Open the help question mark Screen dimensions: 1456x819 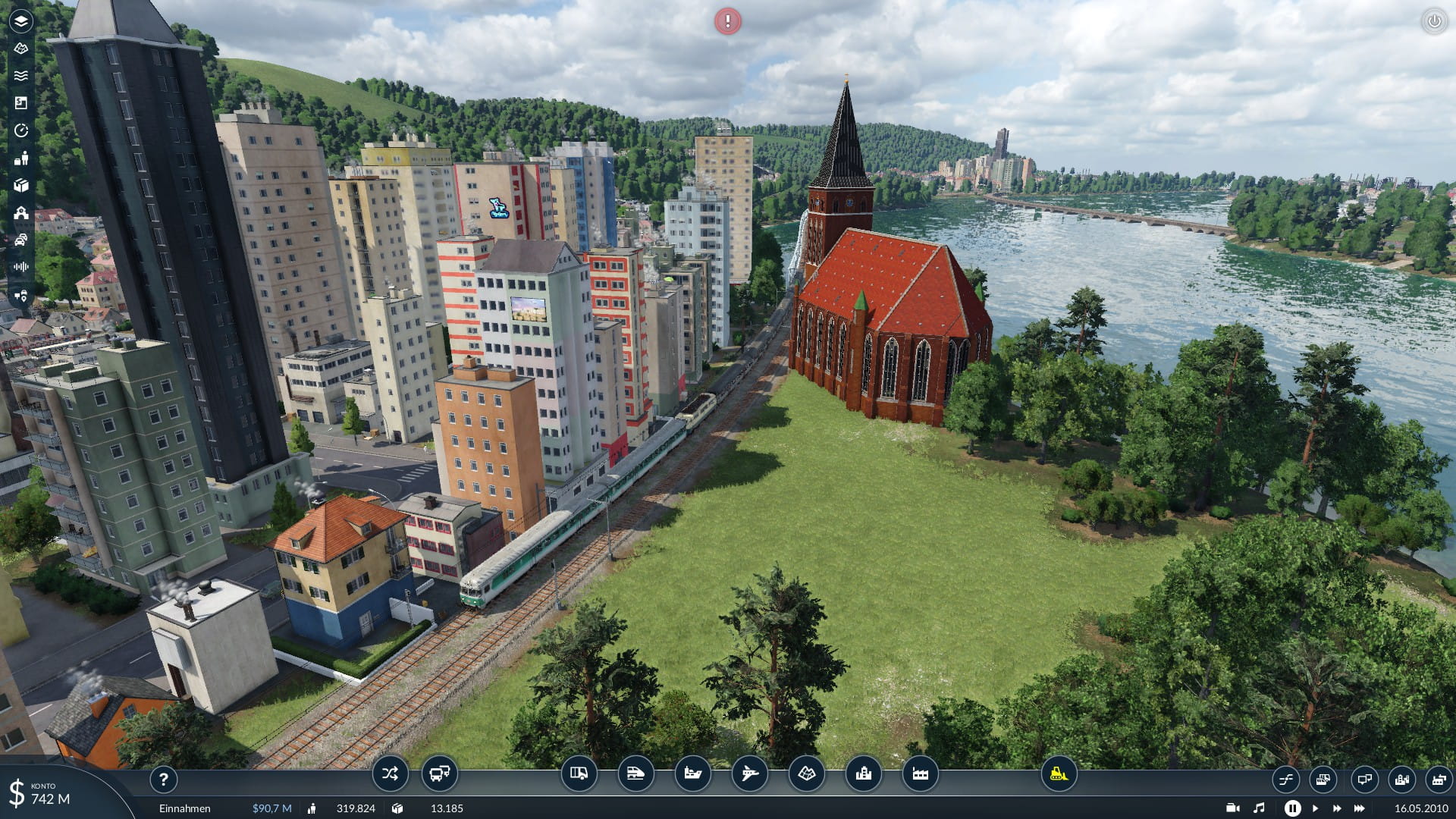pos(163,779)
